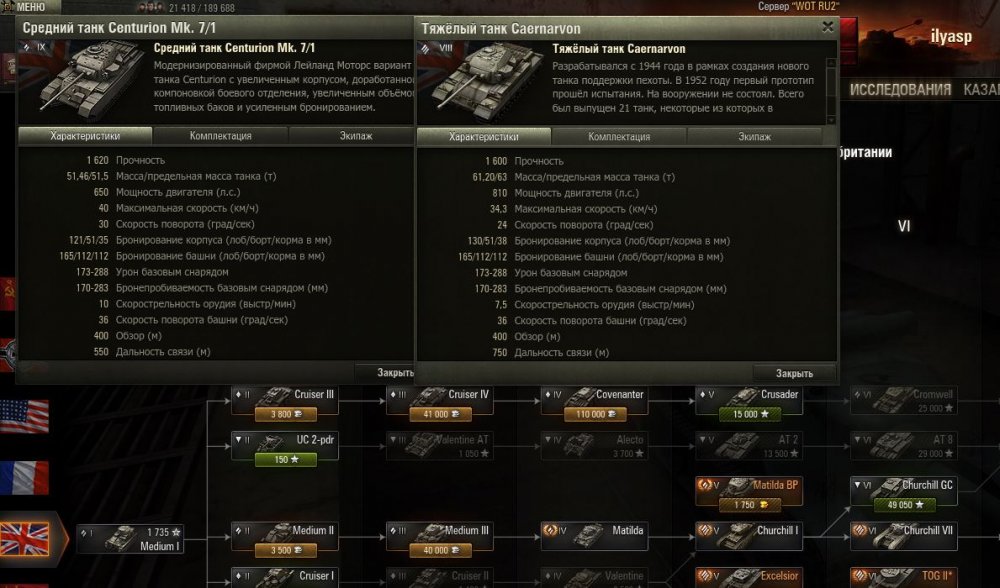Switch to the USA nation flag
Screen dimensions: 1000x588
click(24, 416)
